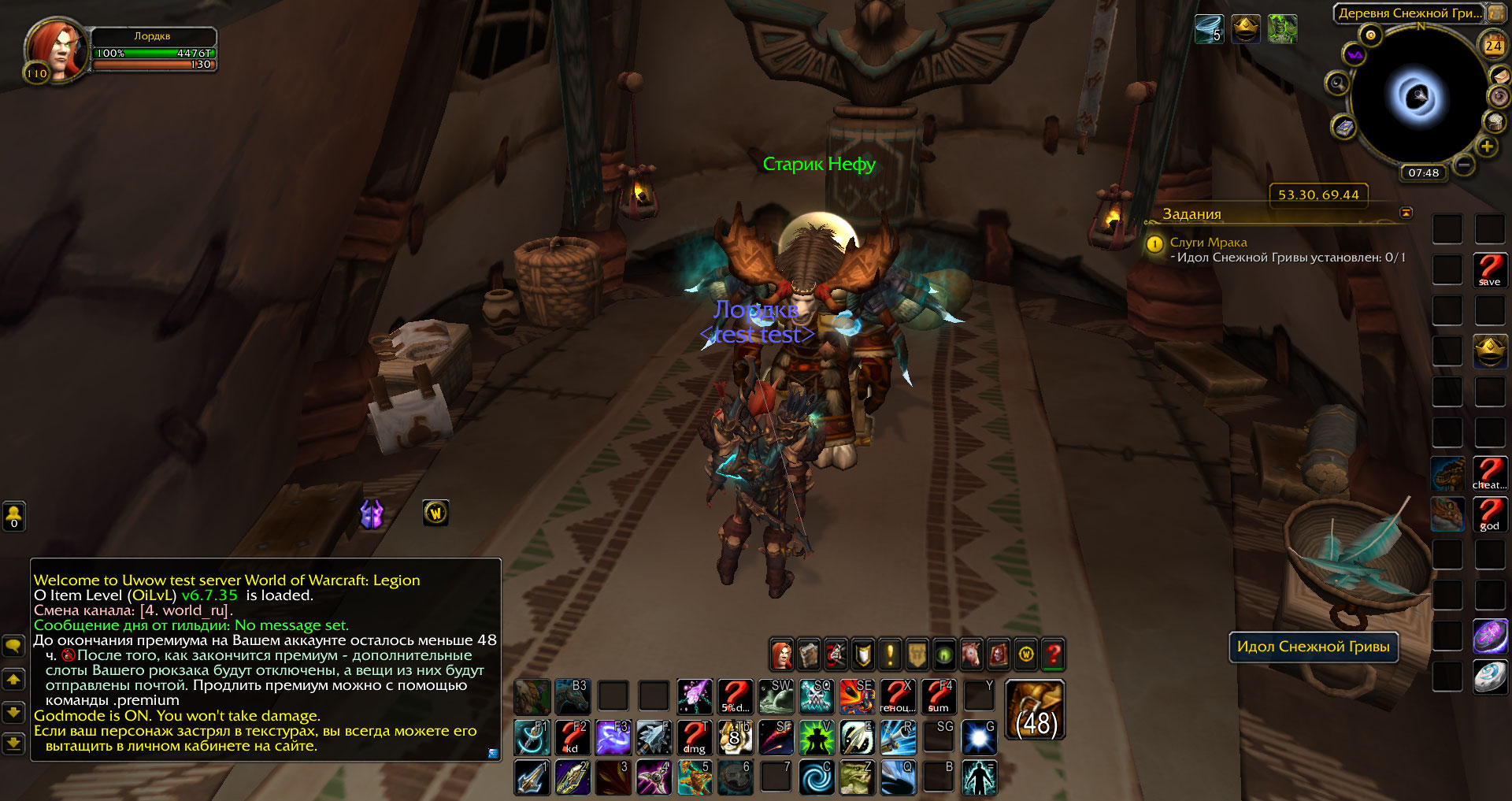Run the 'save' macro button
Viewport: 1512px width, 801px height.
click(x=1490, y=270)
